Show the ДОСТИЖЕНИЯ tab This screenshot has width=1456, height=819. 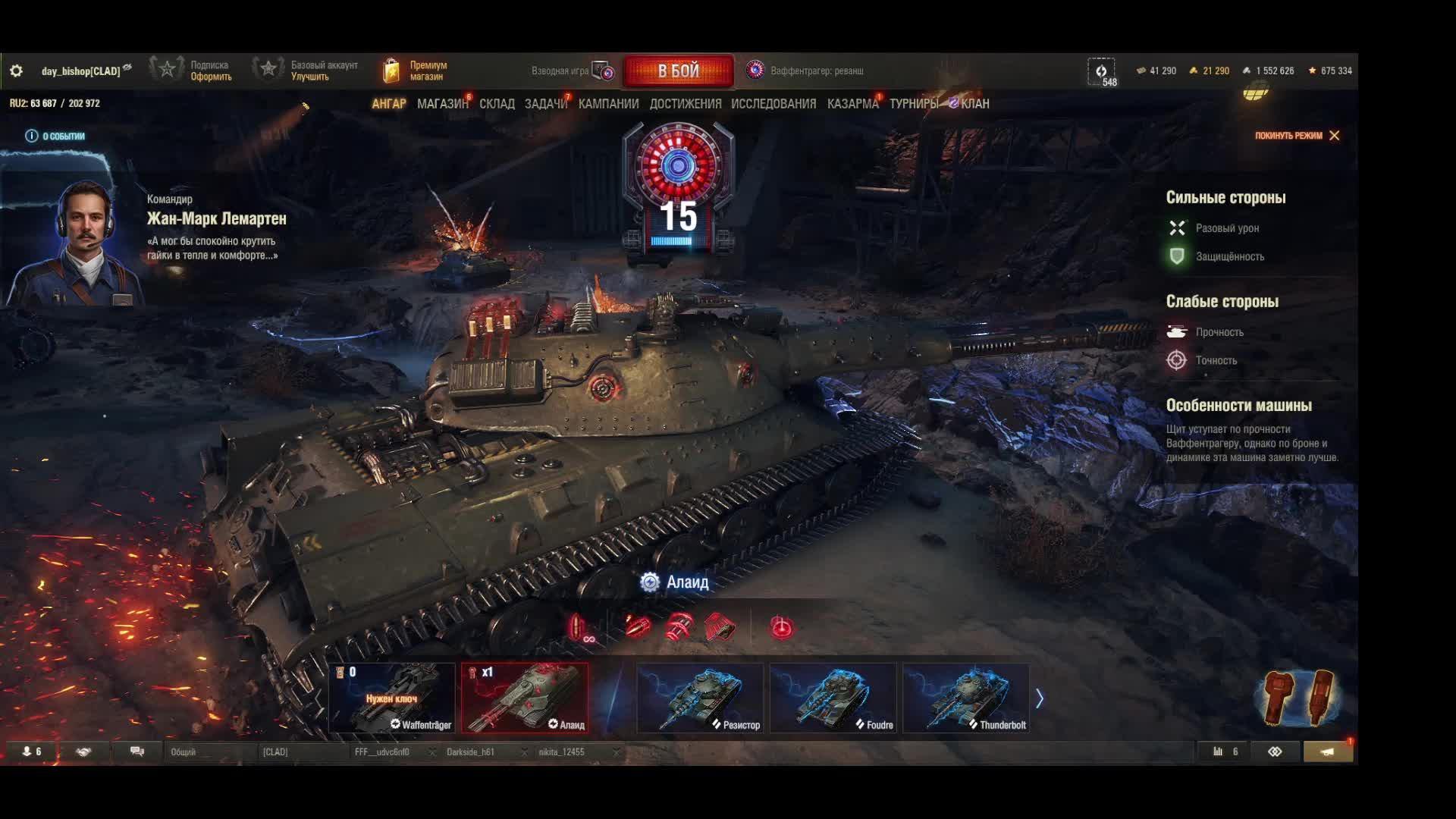pos(685,104)
